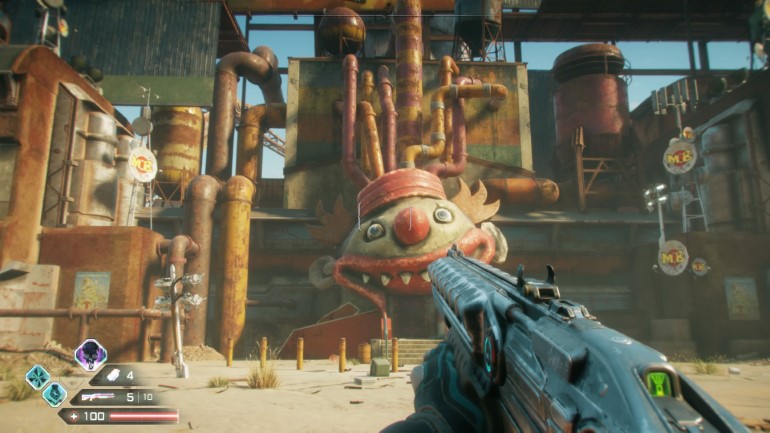
Task: Trigger the teal fist slam ability icon
Action: coord(55,394)
